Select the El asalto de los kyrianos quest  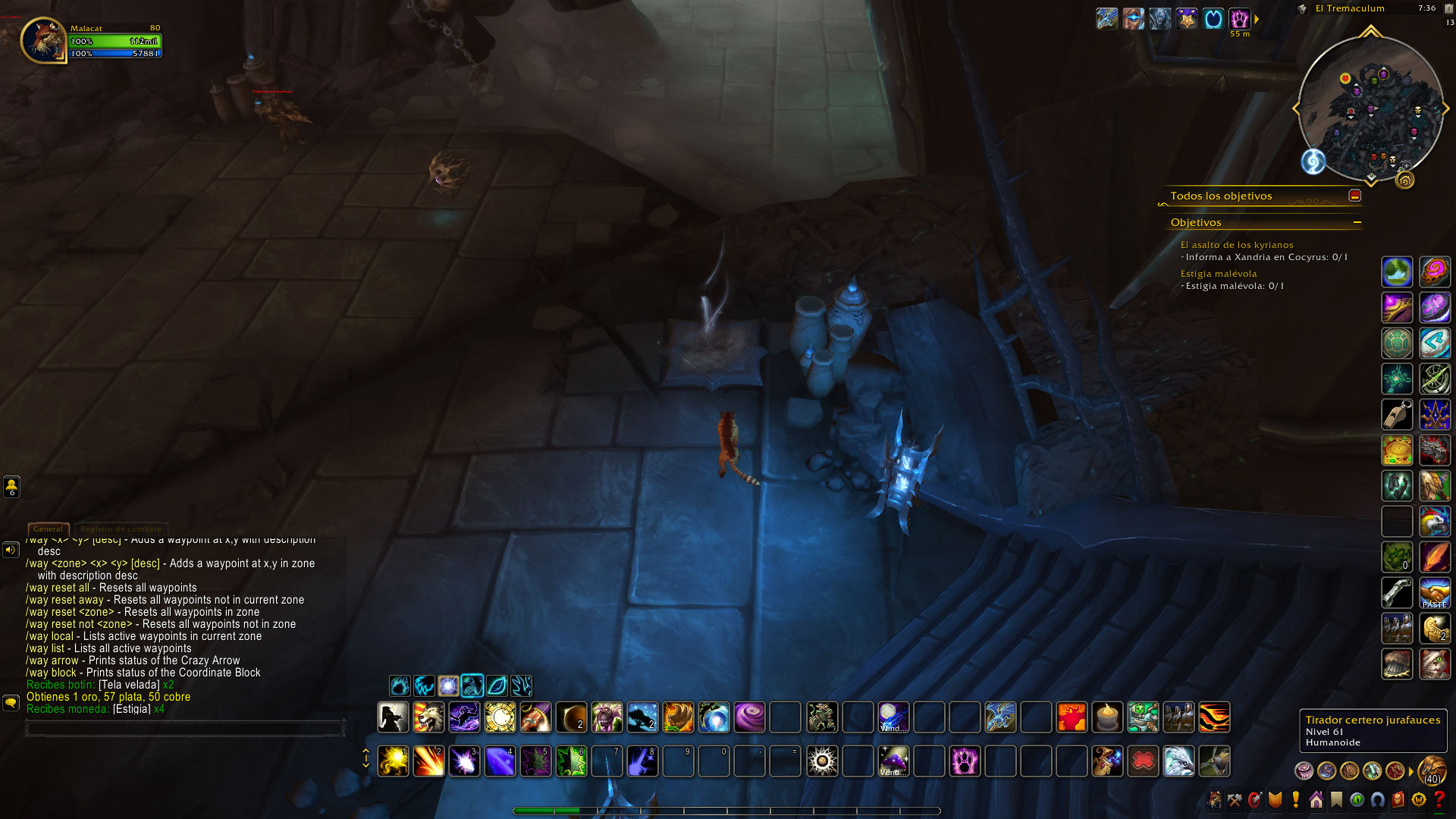1236,245
